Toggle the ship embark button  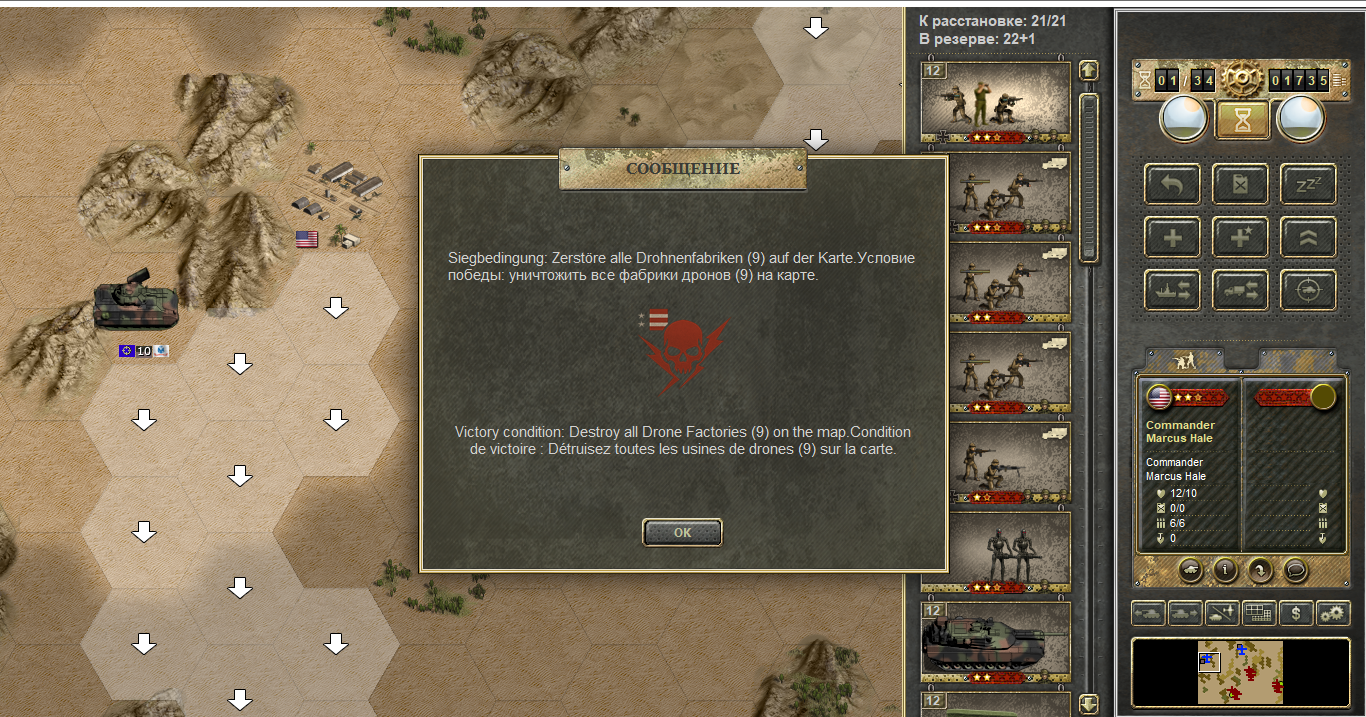click(1172, 290)
